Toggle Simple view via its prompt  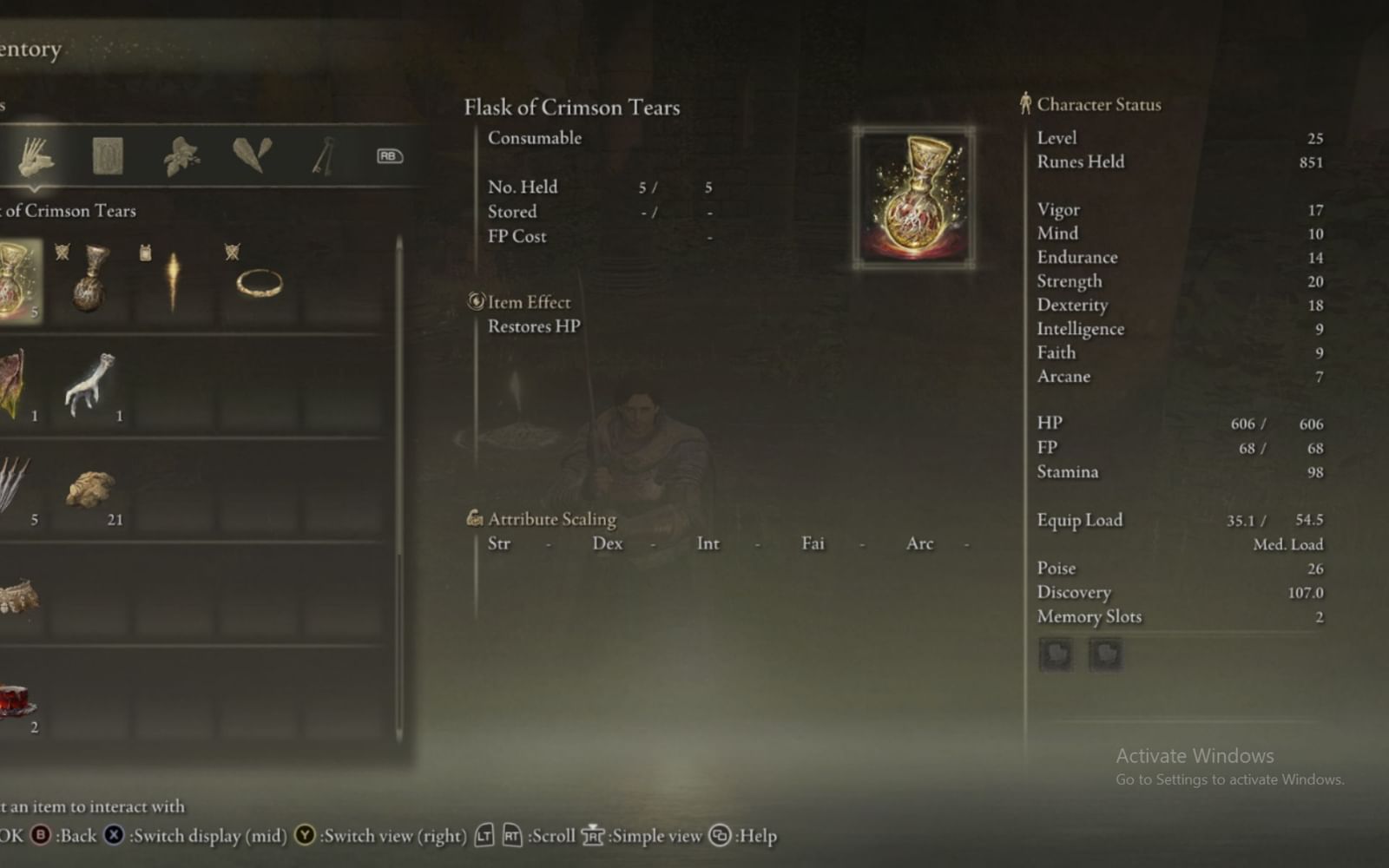(592, 836)
